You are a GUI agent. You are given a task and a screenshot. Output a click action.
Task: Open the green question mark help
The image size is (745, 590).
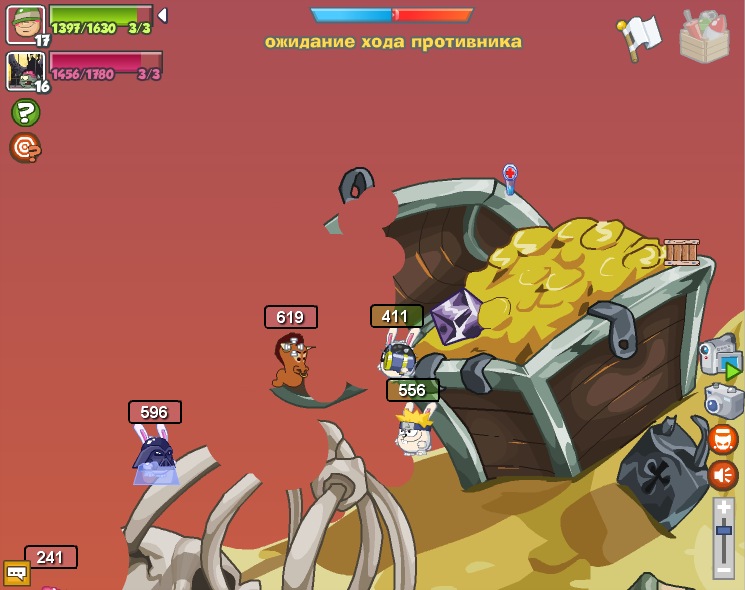tap(25, 112)
